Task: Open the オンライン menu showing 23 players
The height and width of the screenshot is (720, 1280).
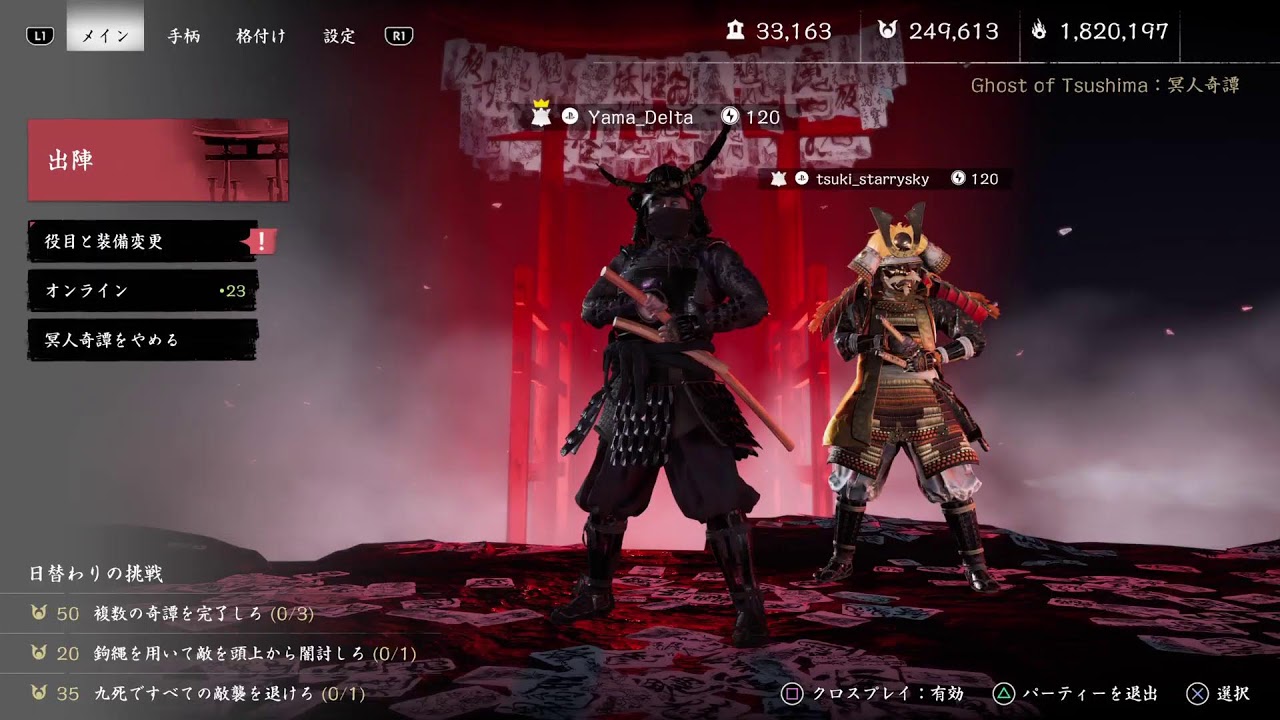Action: pos(140,290)
